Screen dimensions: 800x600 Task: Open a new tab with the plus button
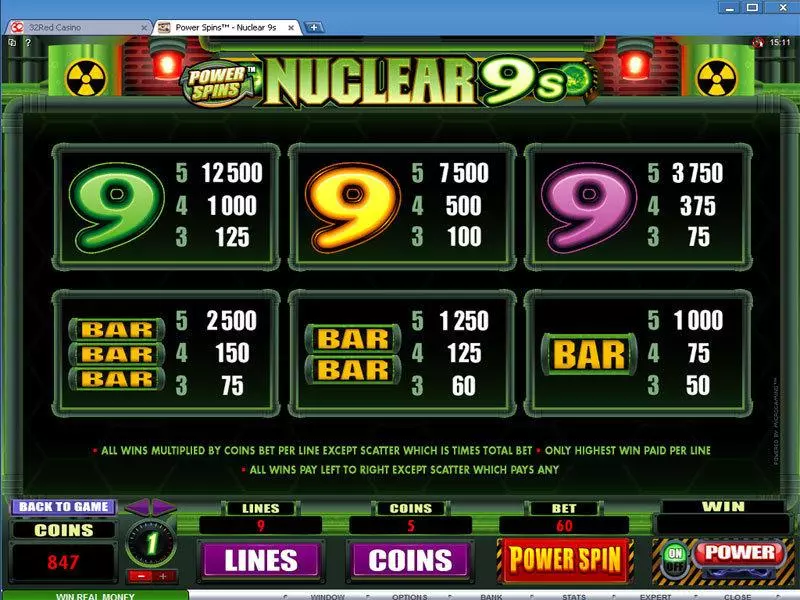(314, 27)
